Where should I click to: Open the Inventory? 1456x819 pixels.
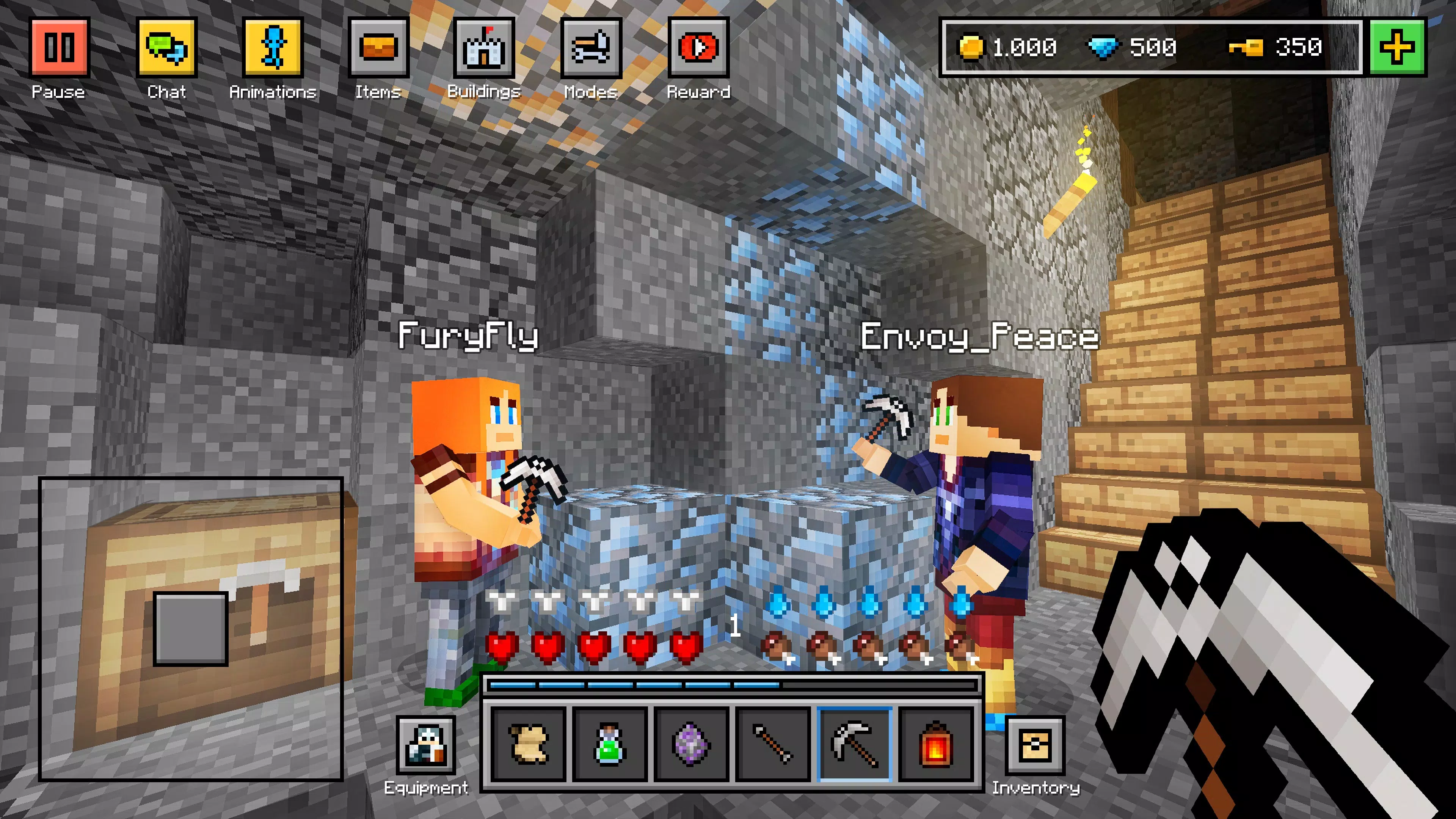(x=1036, y=744)
